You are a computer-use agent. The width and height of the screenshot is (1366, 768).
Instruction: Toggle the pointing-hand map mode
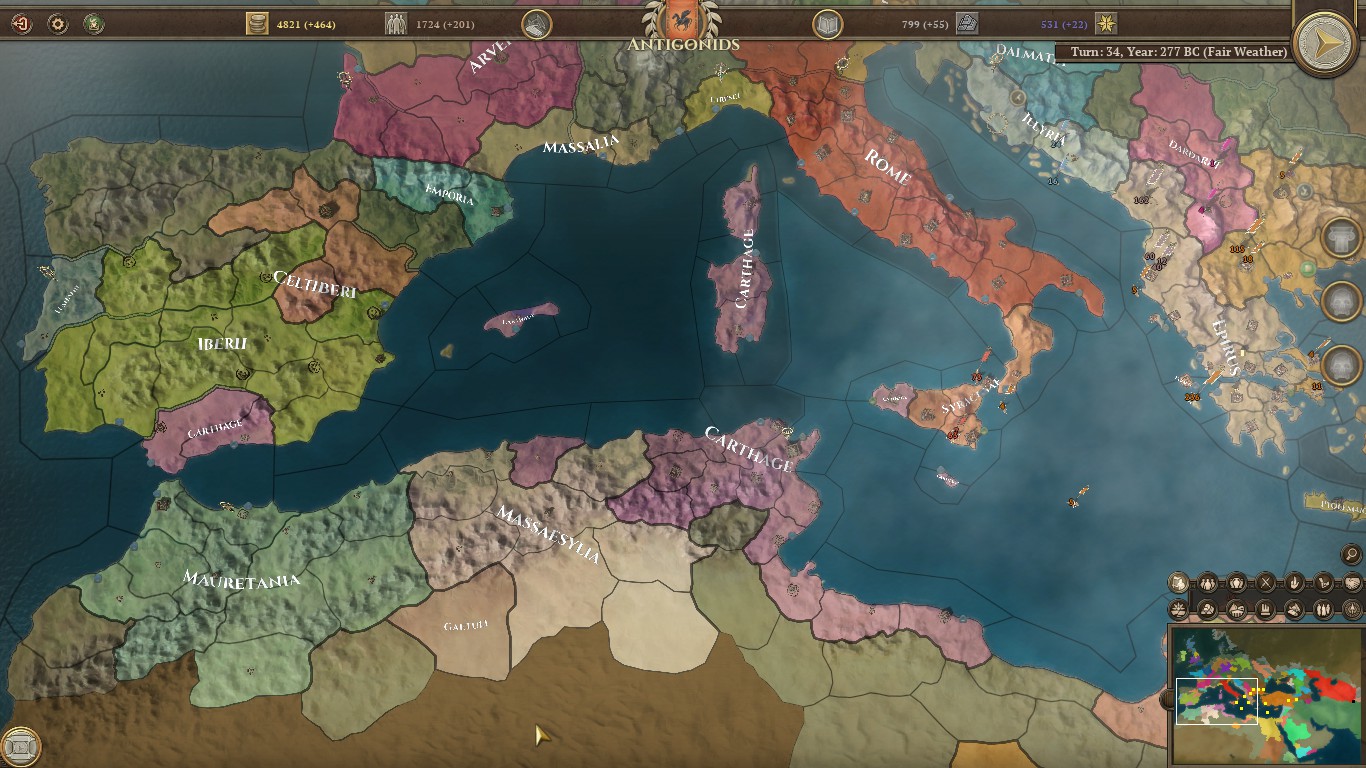[1296, 581]
